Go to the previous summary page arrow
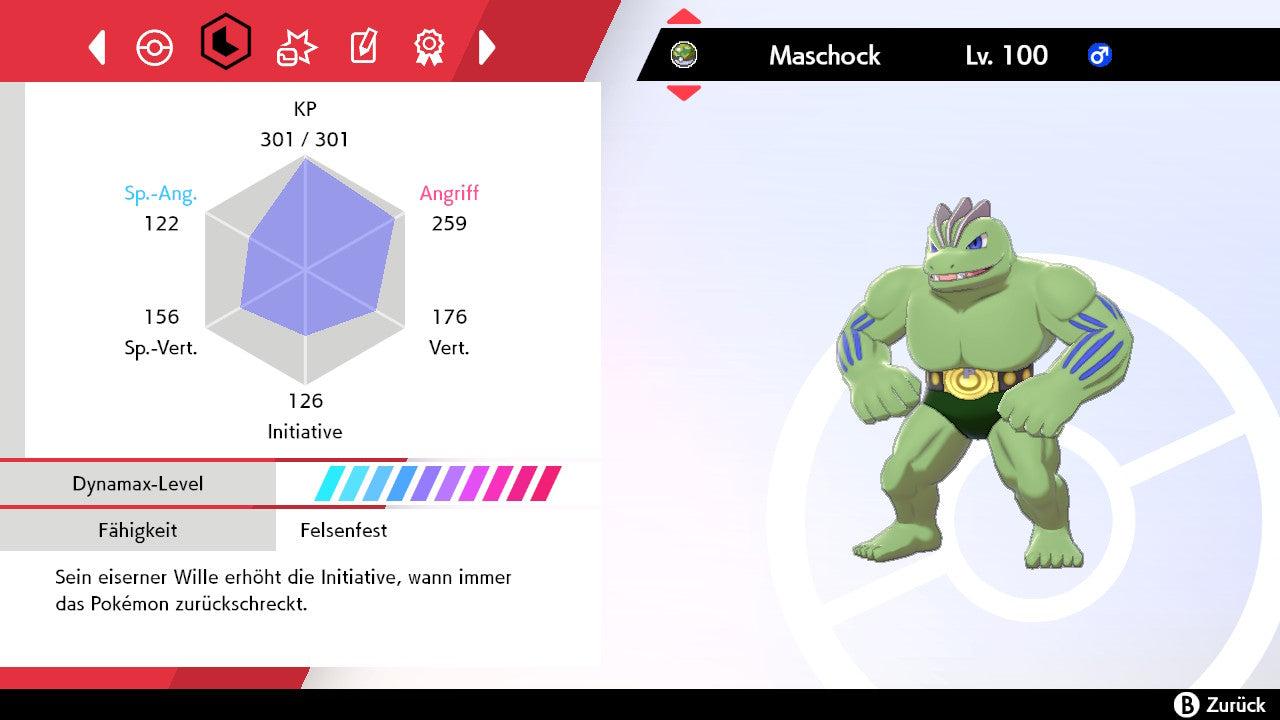The height and width of the screenshot is (720, 1280). [97, 47]
